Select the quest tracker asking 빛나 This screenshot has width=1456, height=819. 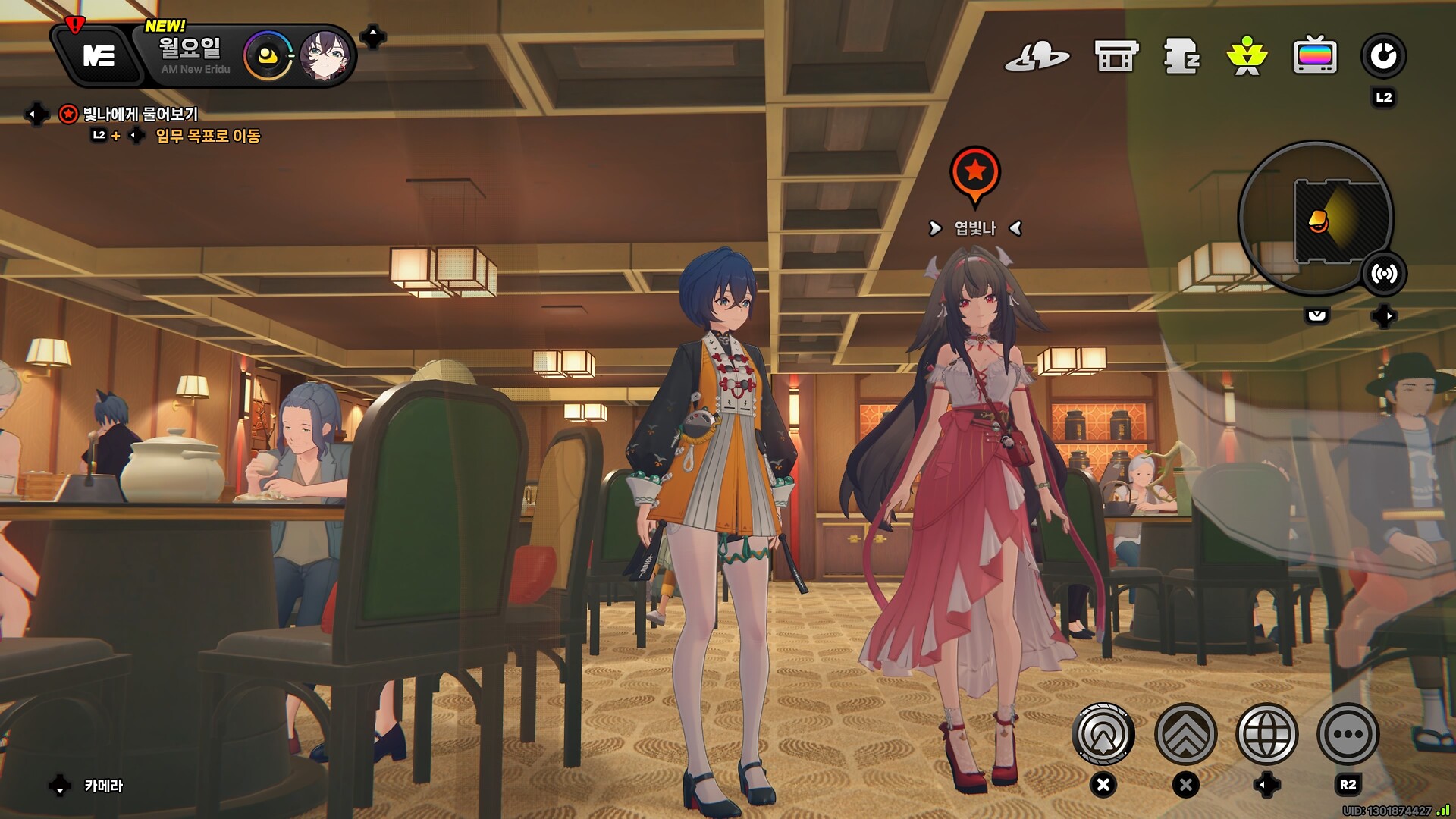140,115
